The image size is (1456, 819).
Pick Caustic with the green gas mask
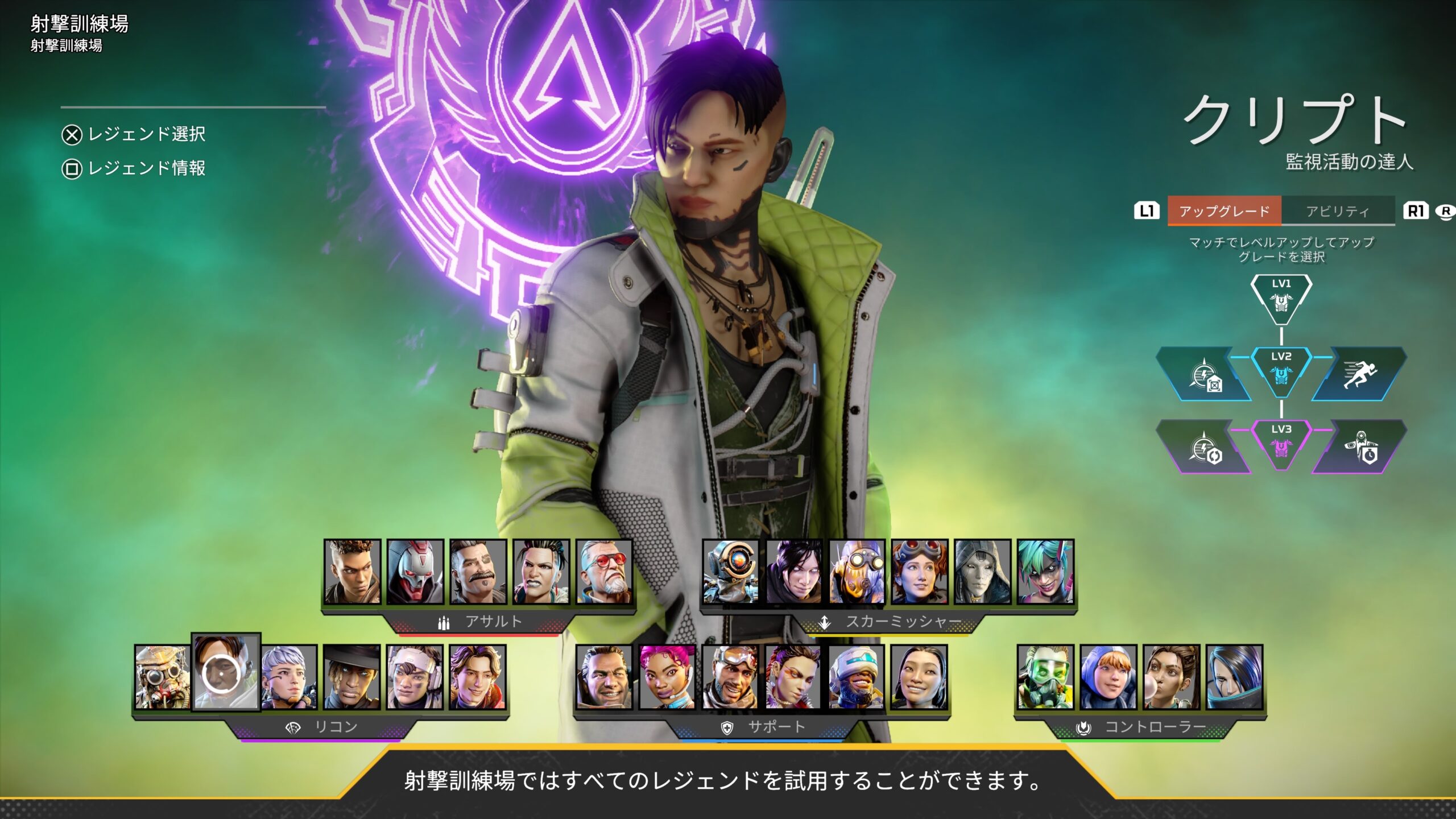[1045, 677]
